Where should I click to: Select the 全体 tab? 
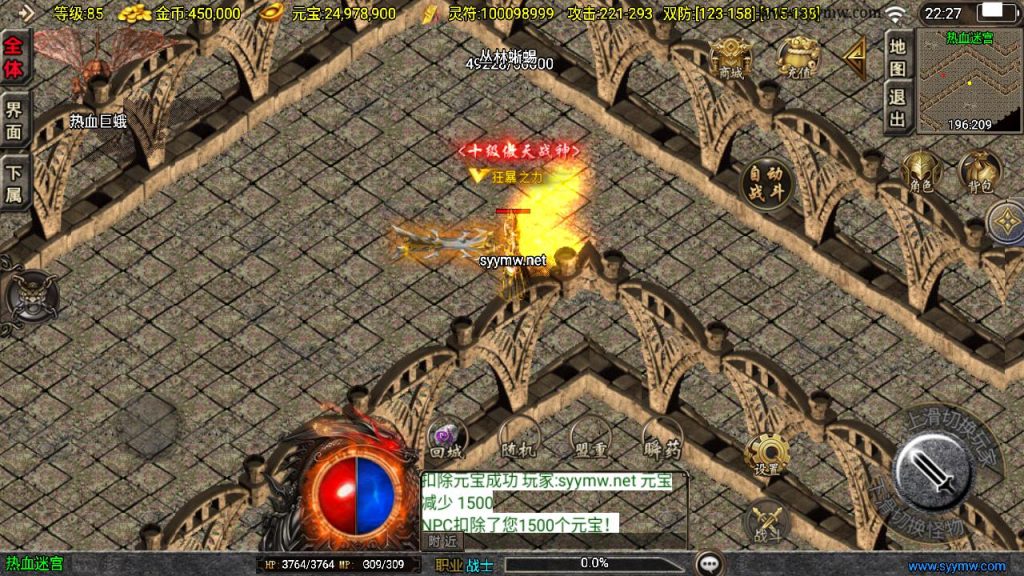point(14,58)
